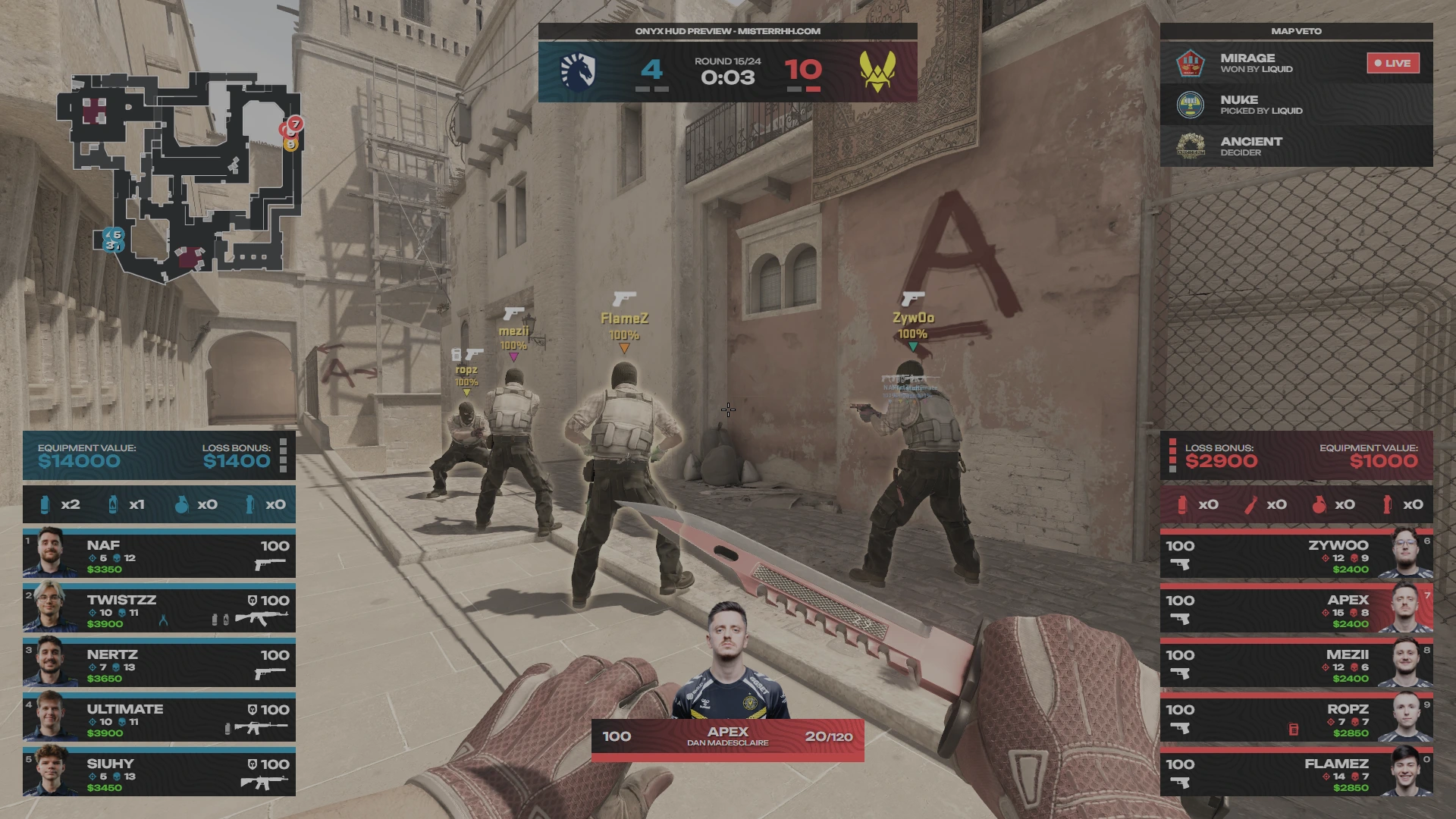
Task: Click the Team Liquid logo
Action: tap(578, 71)
